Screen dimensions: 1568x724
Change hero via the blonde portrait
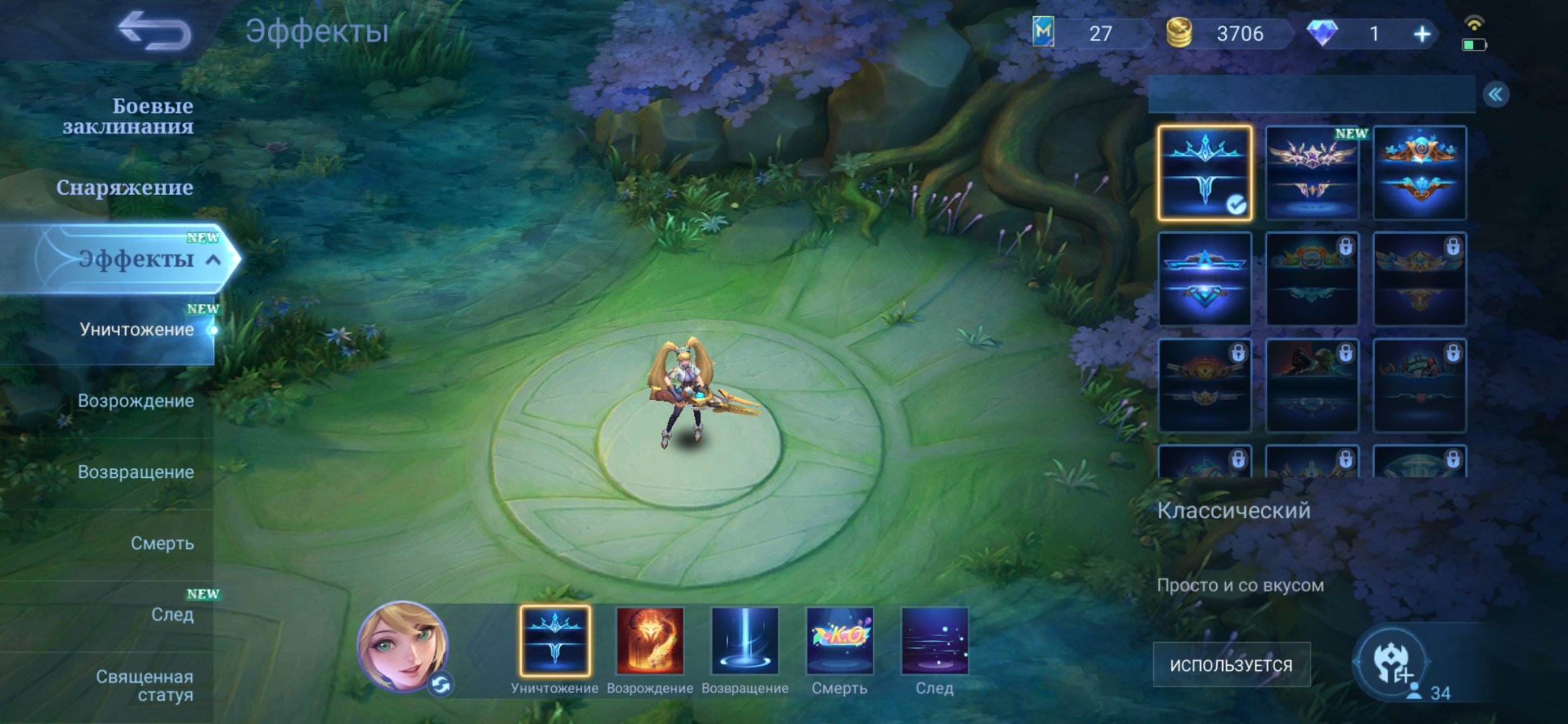(x=403, y=647)
